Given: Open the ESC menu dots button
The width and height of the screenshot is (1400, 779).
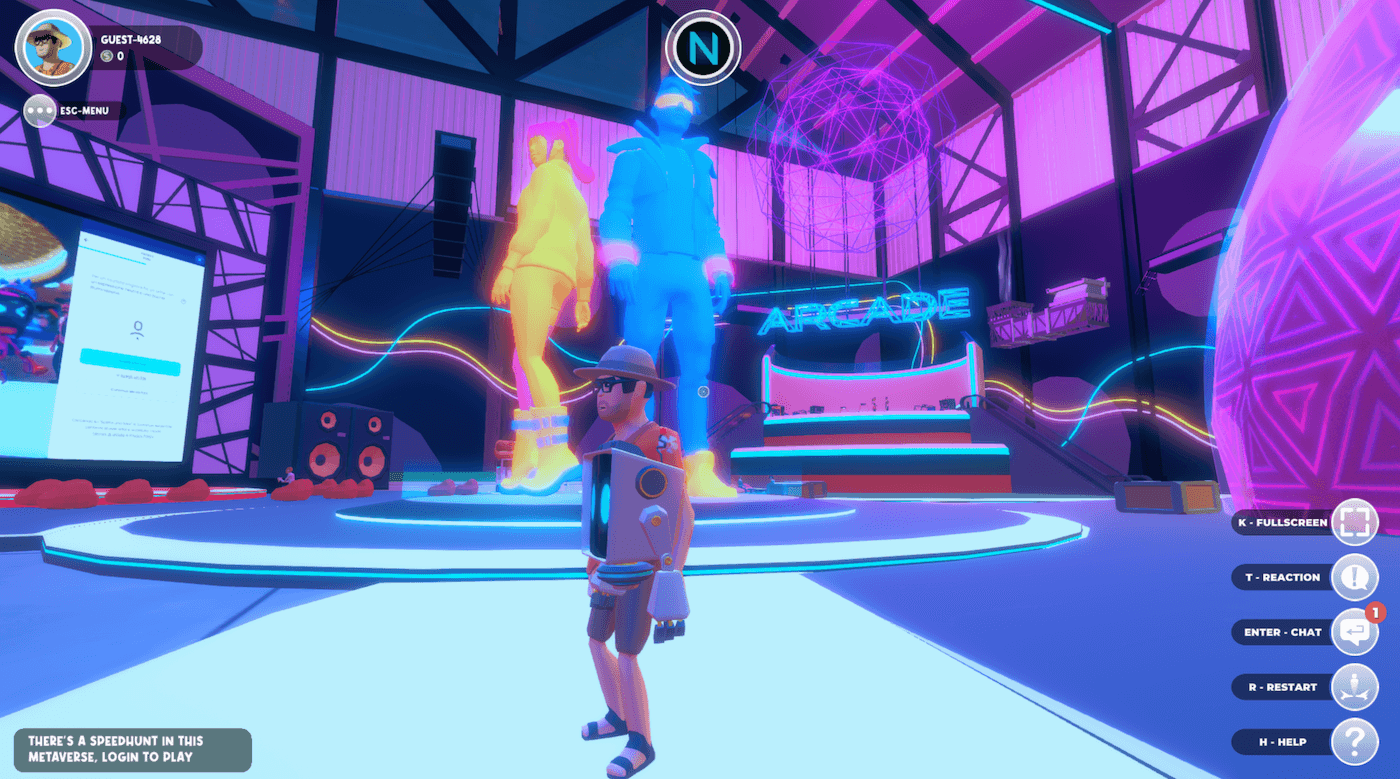Looking at the screenshot, I should pos(41,110).
